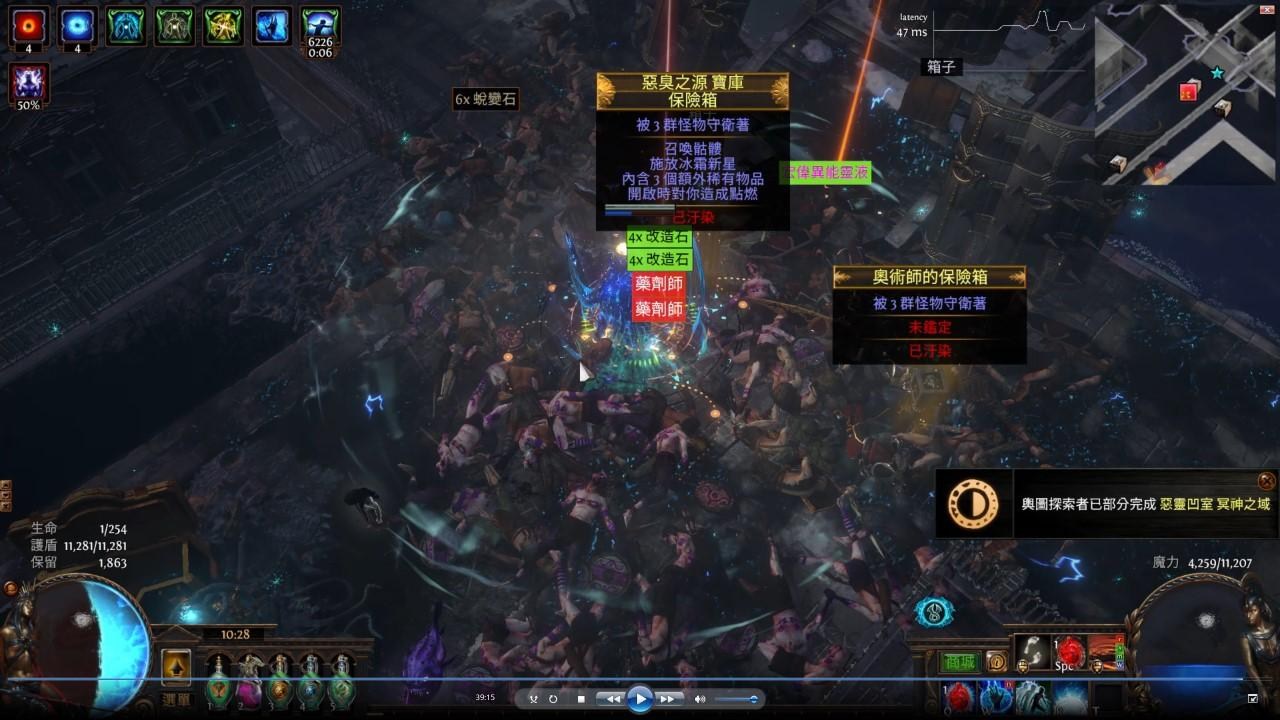Image resolution: width=1280 pixels, height=720 pixels.
Task: Click the red skill gem icon labeled Spc
Action: click(x=1069, y=652)
